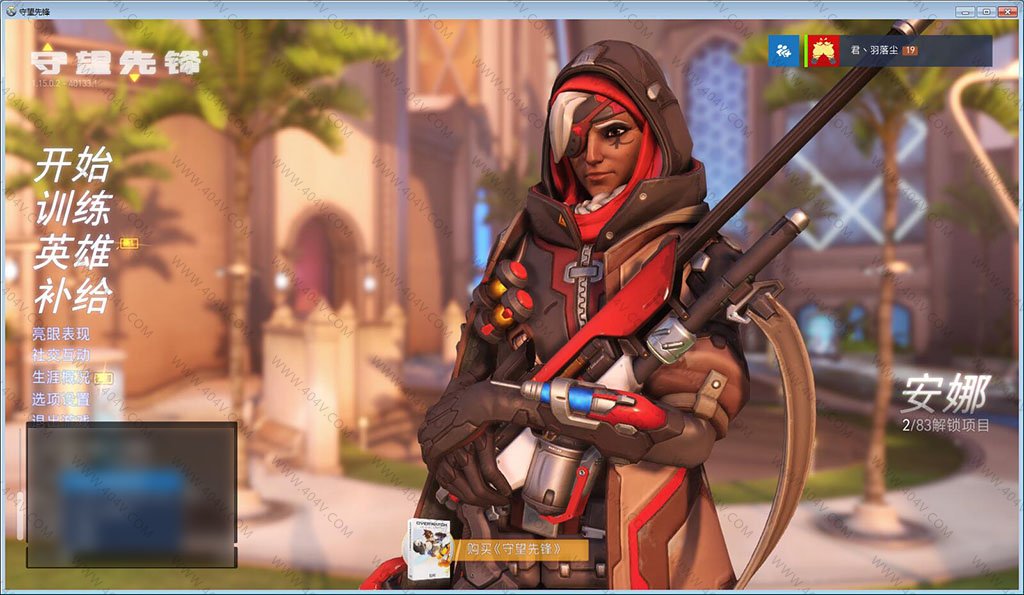
Task: Select 开始 (Play) from the main menu
Action: (73, 166)
